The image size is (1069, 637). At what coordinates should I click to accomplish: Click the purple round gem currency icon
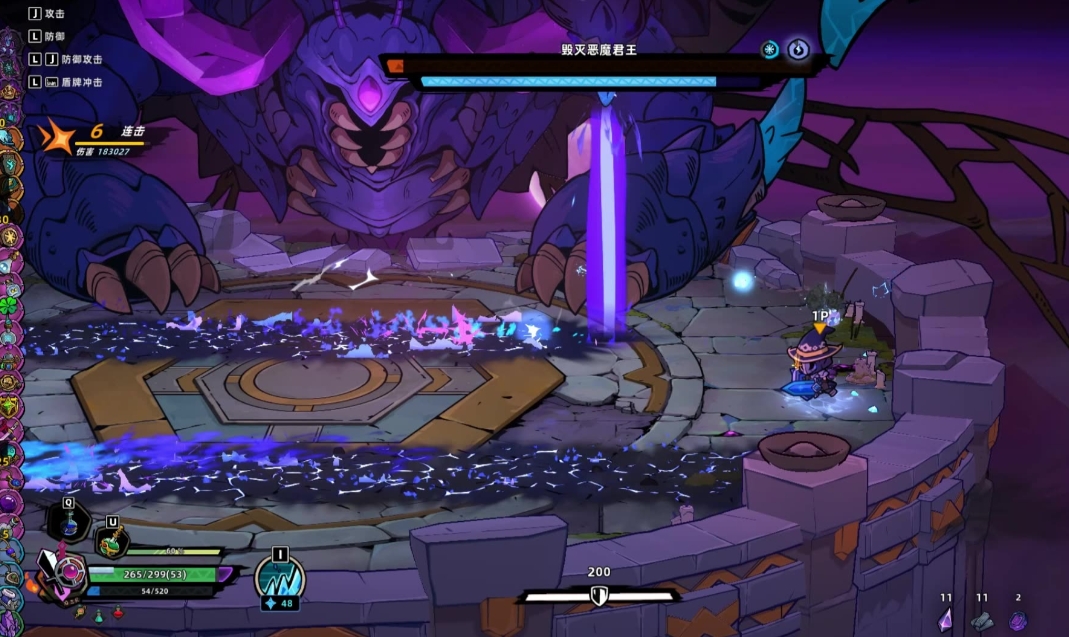(x=1017, y=620)
